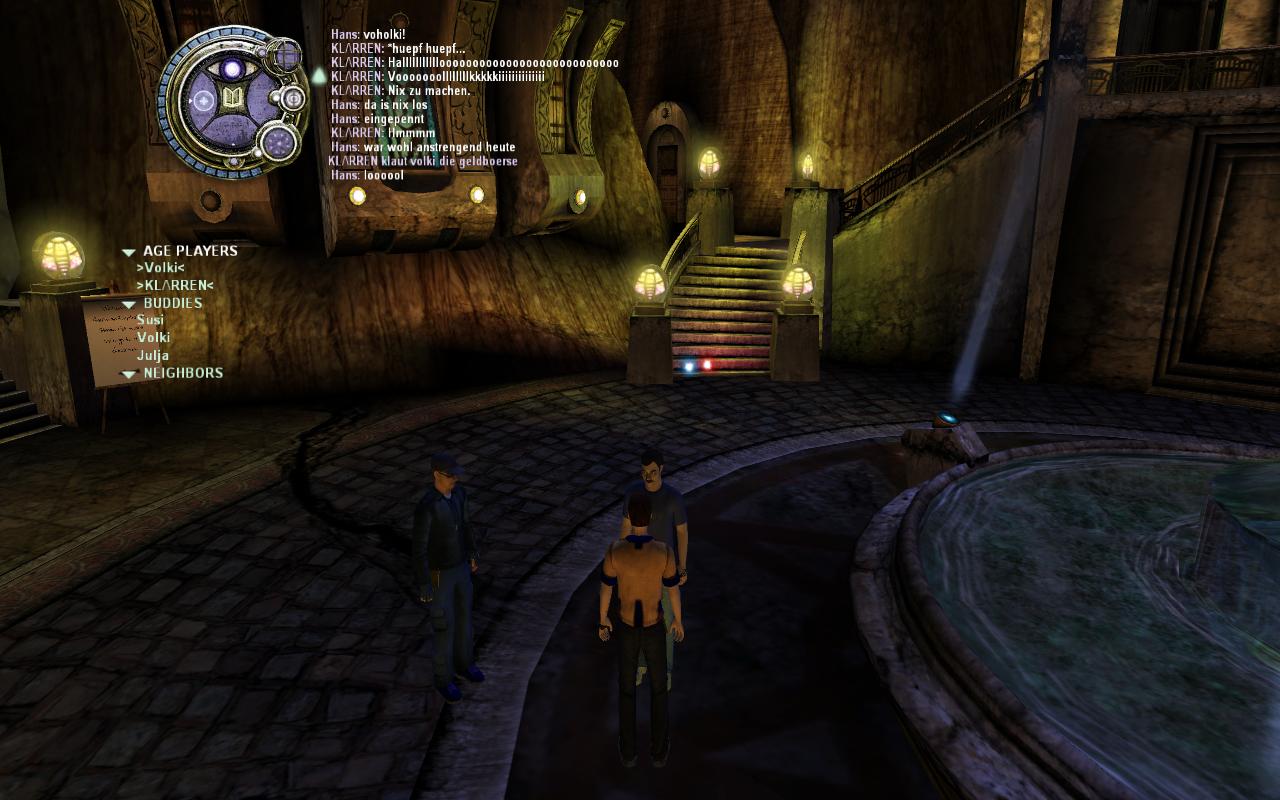Screen dimensions: 1280x800
Task: Click the KI's middle right round button
Action: pyautogui.click(x=293, y=98)
